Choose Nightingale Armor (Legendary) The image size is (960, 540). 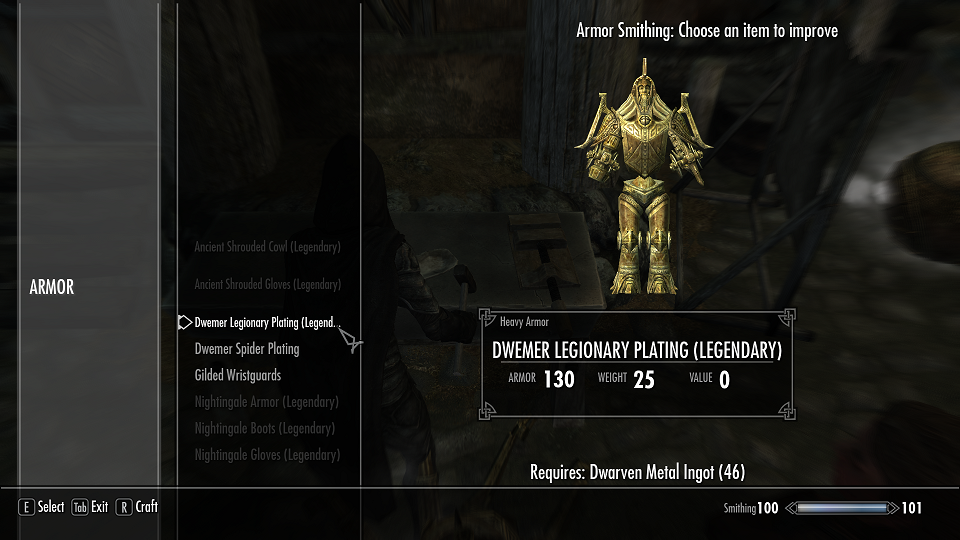267,402
